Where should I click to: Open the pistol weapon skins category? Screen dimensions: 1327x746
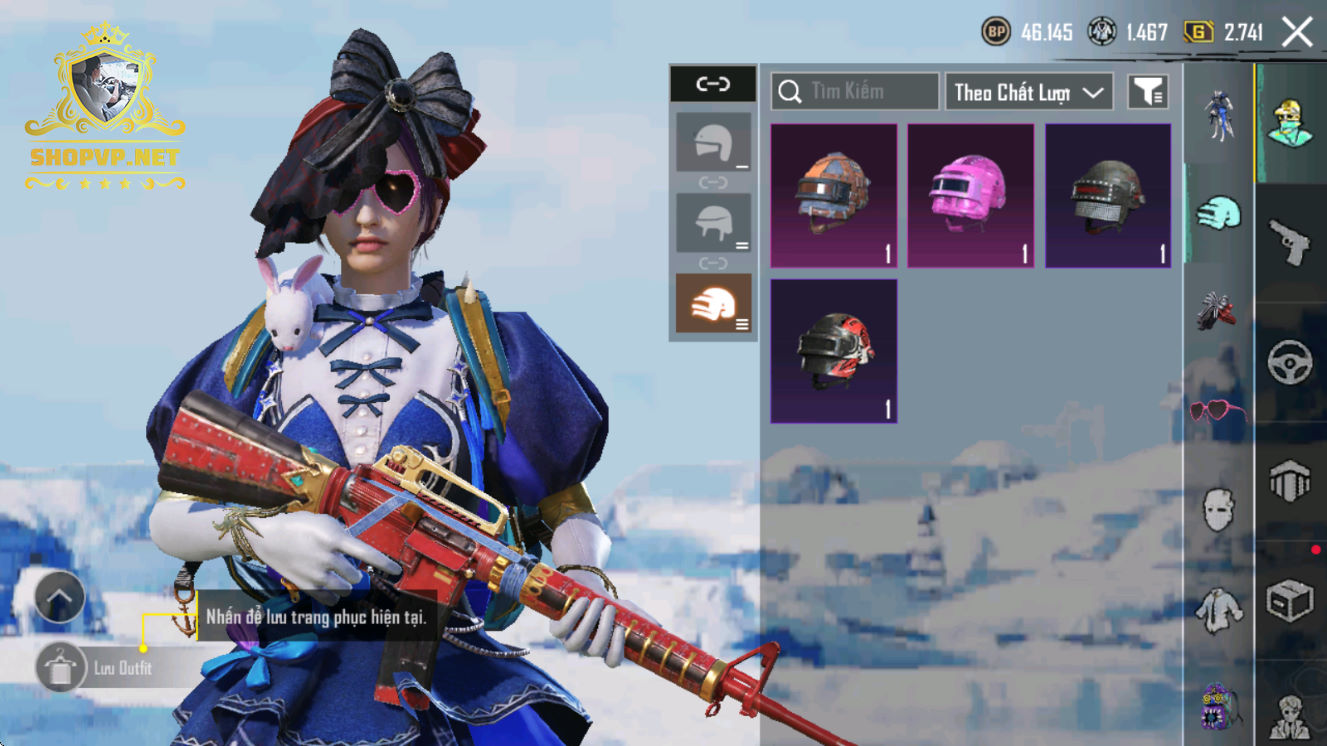click(x=1290, y=242)
